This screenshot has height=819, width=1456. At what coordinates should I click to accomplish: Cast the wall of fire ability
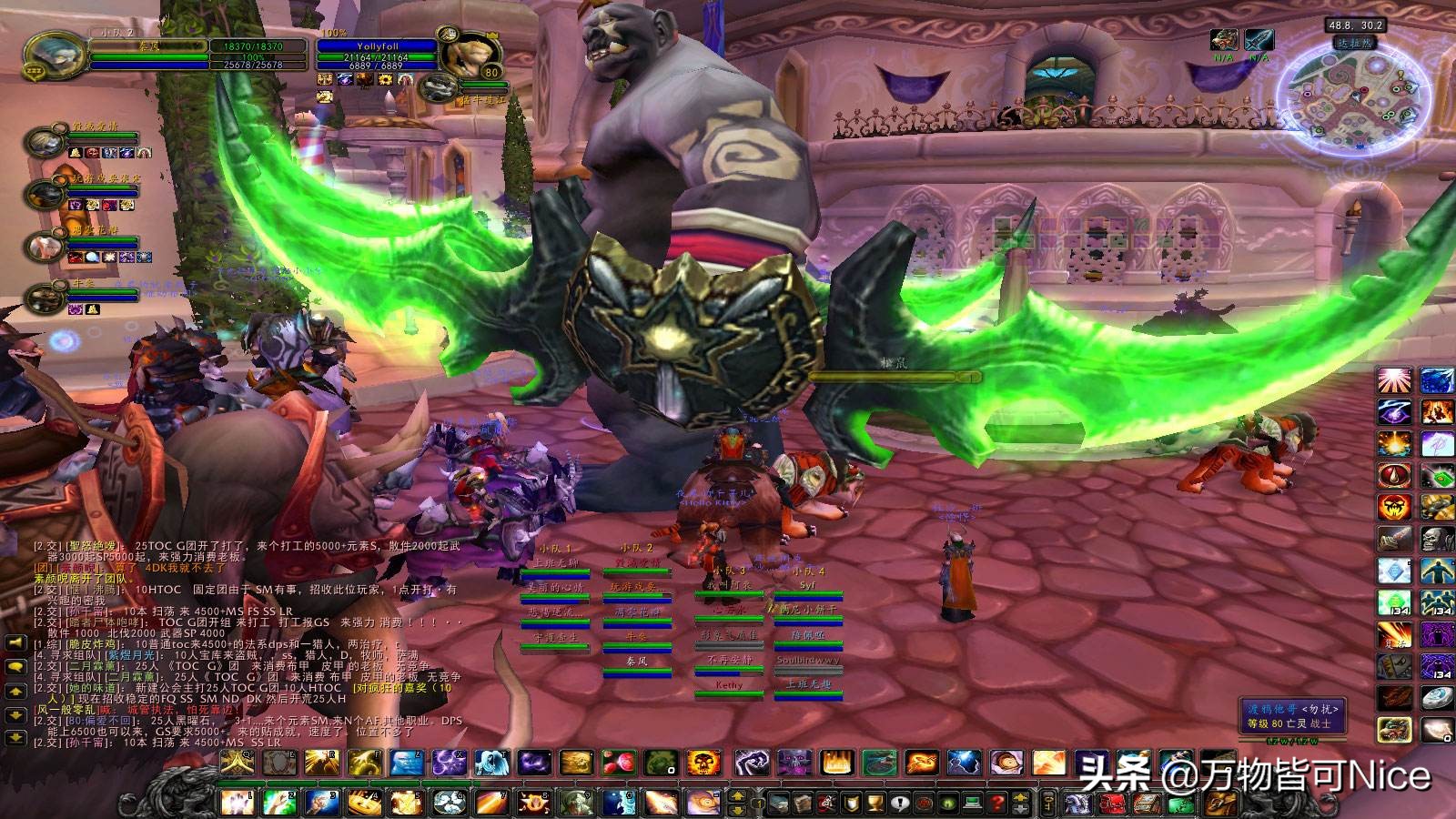tap(837, 763)
